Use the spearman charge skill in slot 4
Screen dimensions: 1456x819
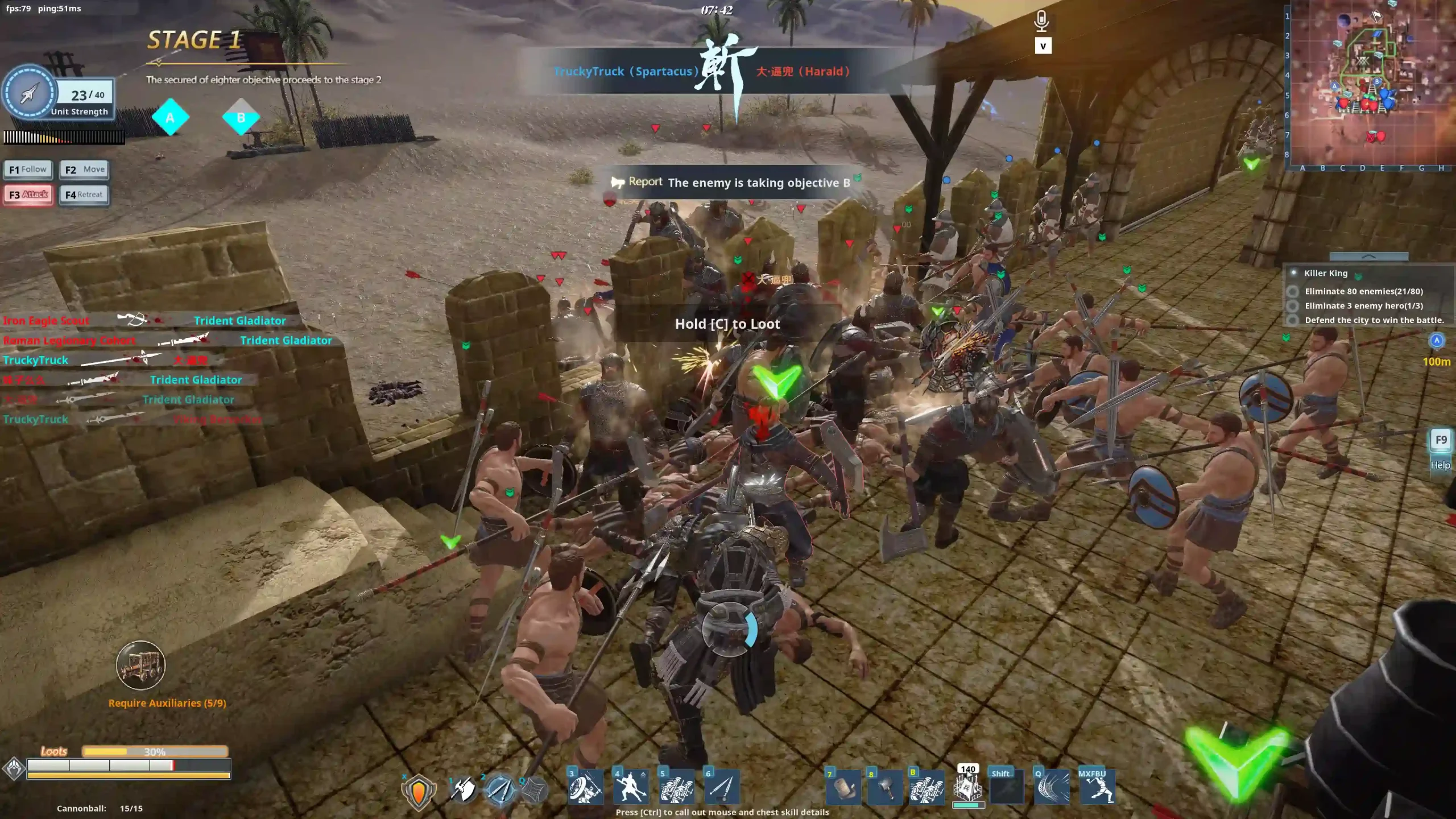click(x=631, y=788)
